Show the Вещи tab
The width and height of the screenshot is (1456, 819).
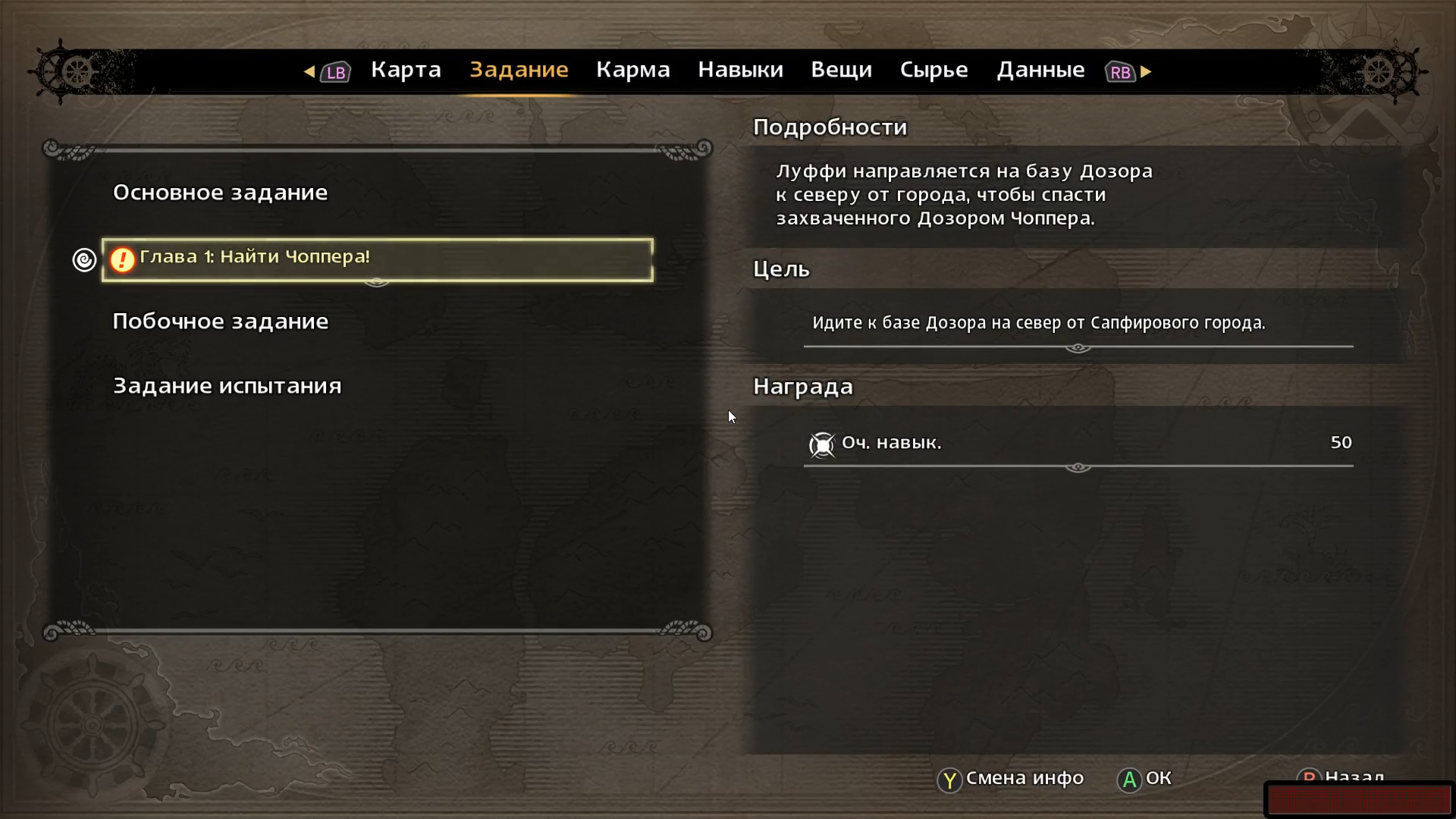click(841, 70)
